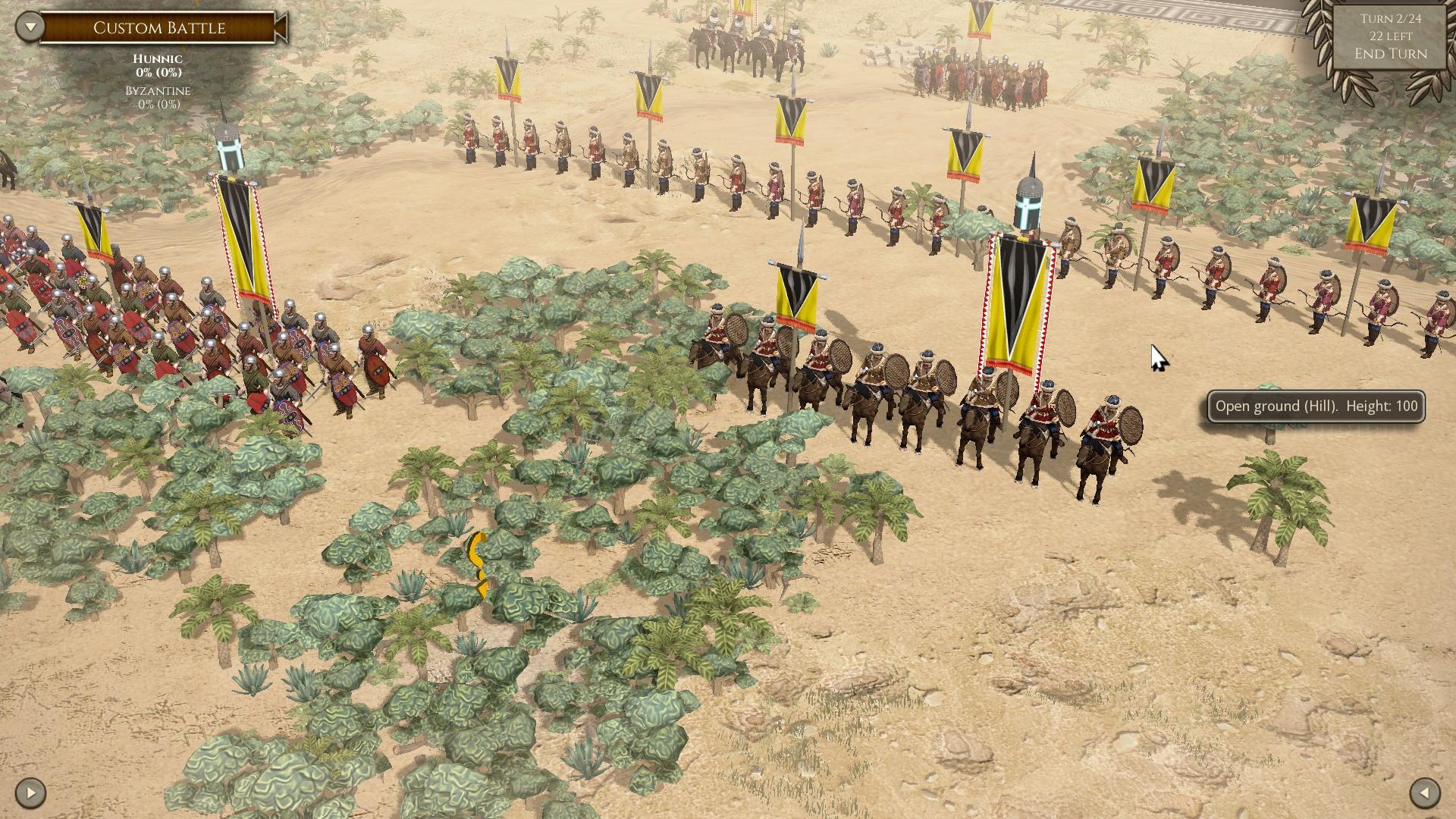Image resolution: width=1456 pixels, height=819 pixels.
Task: Select the Hunnic score label
Action: click(157, 58)
